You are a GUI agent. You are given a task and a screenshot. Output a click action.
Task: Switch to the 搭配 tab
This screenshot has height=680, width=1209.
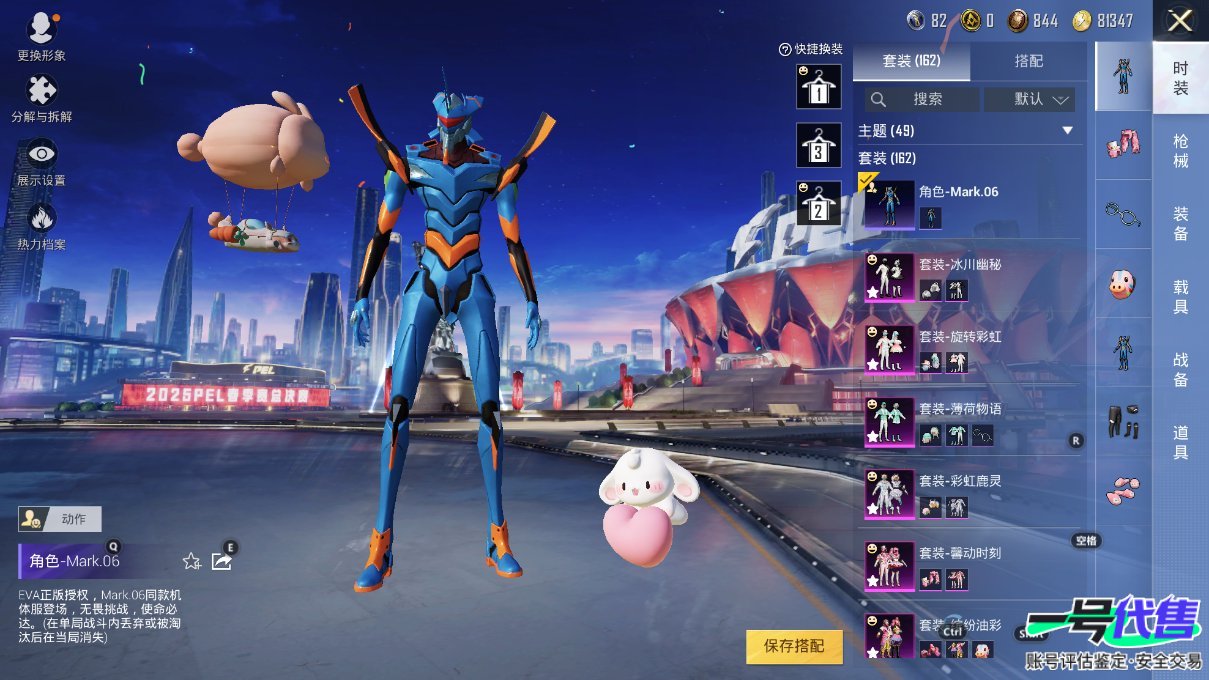point(1028,61)
